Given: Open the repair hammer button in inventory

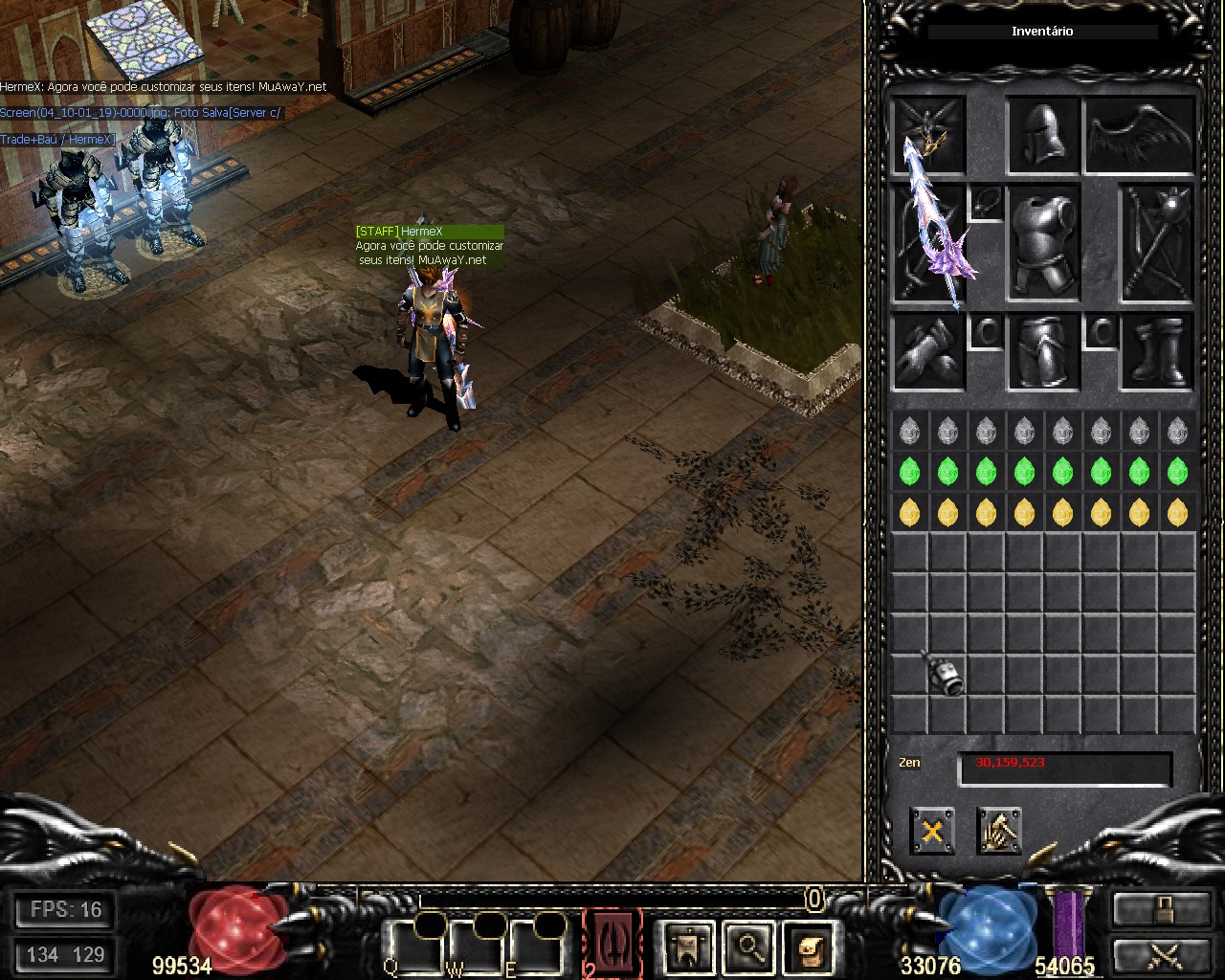Looking at the screenshot, I should [x=999, y=830].
